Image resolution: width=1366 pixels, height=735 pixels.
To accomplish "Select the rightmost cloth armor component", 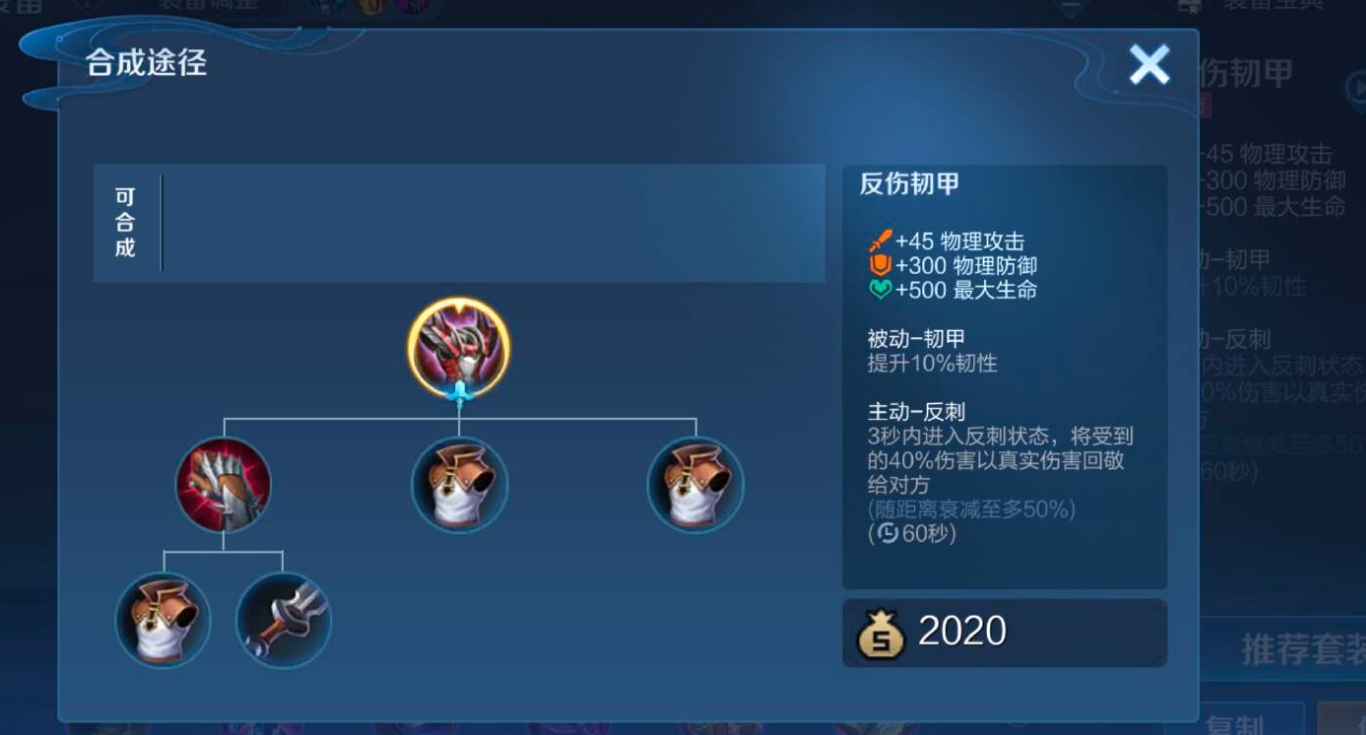I will pyautogui.click(x=694, y=484).
